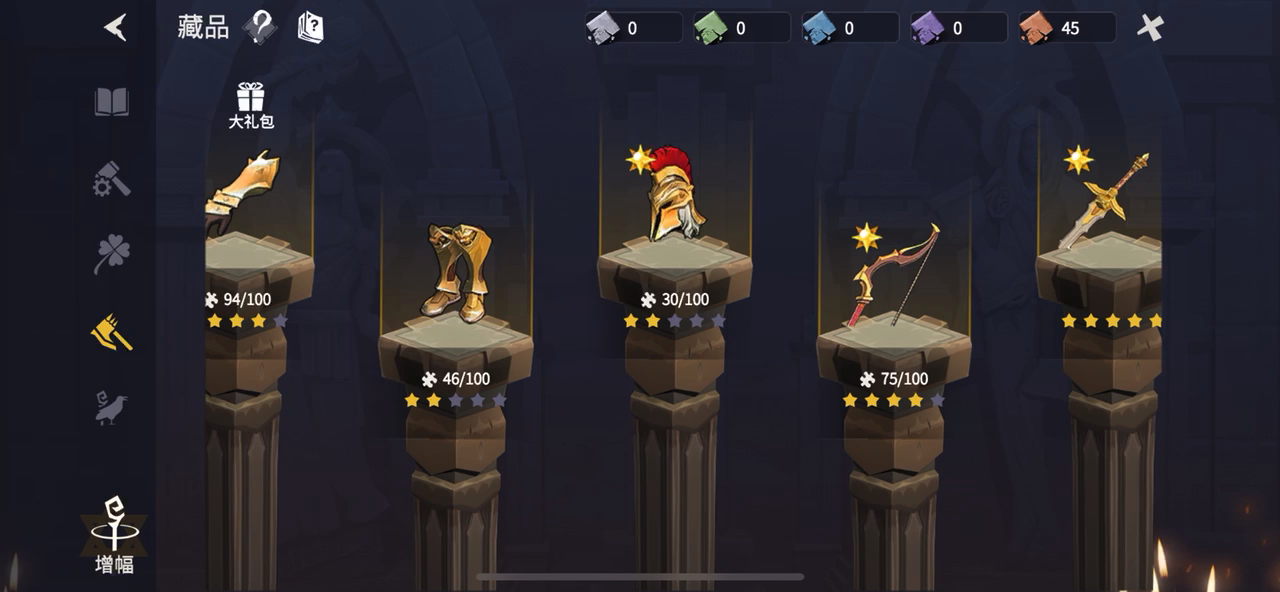Switch to the raven tab

(110, 408)
